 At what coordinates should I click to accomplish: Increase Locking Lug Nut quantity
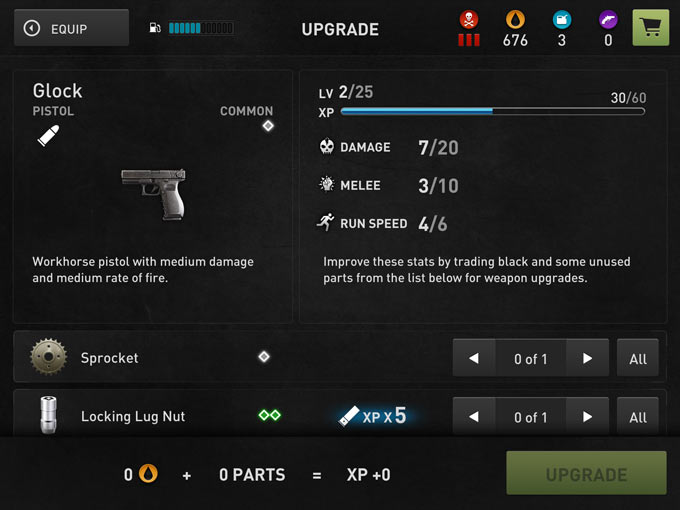pos(587,416)
